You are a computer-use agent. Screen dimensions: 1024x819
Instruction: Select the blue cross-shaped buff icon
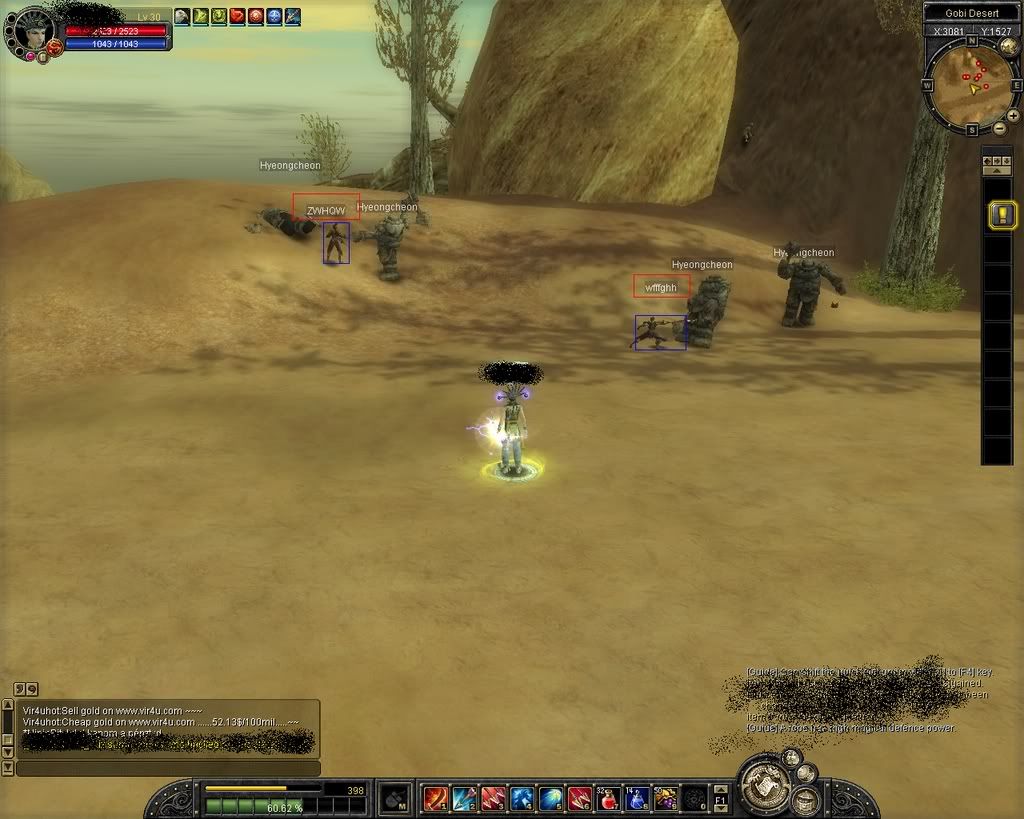(x=274, y=16)
